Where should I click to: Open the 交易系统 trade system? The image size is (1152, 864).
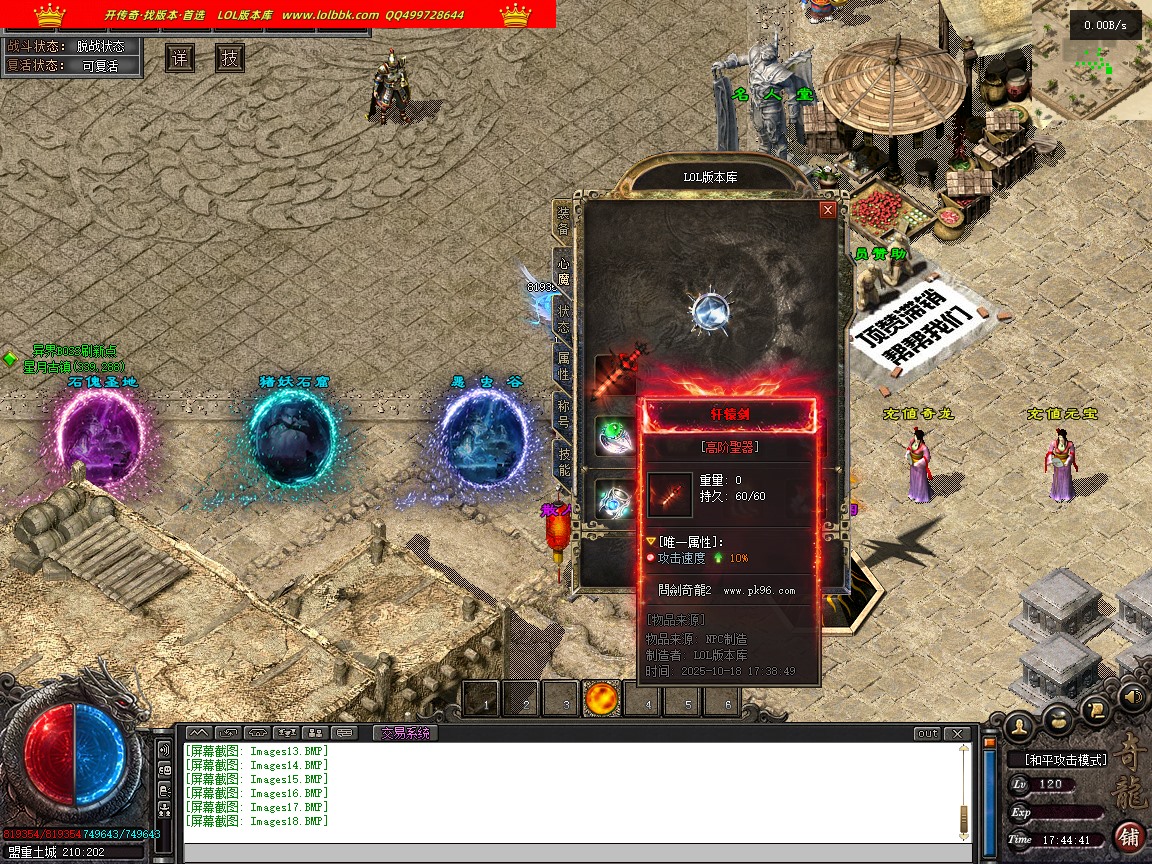[x=405, y=733]
